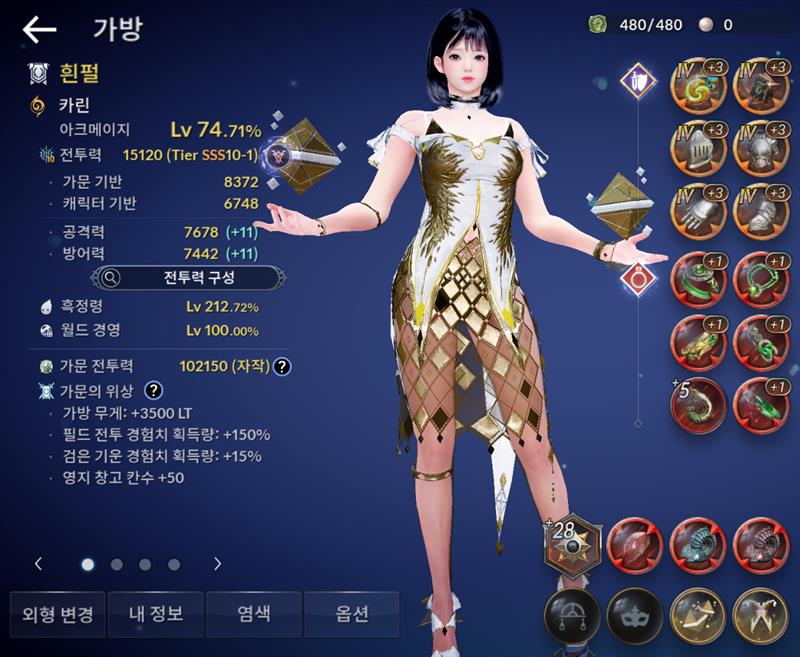Go to the next info page arrow

(x=217, y=564)
